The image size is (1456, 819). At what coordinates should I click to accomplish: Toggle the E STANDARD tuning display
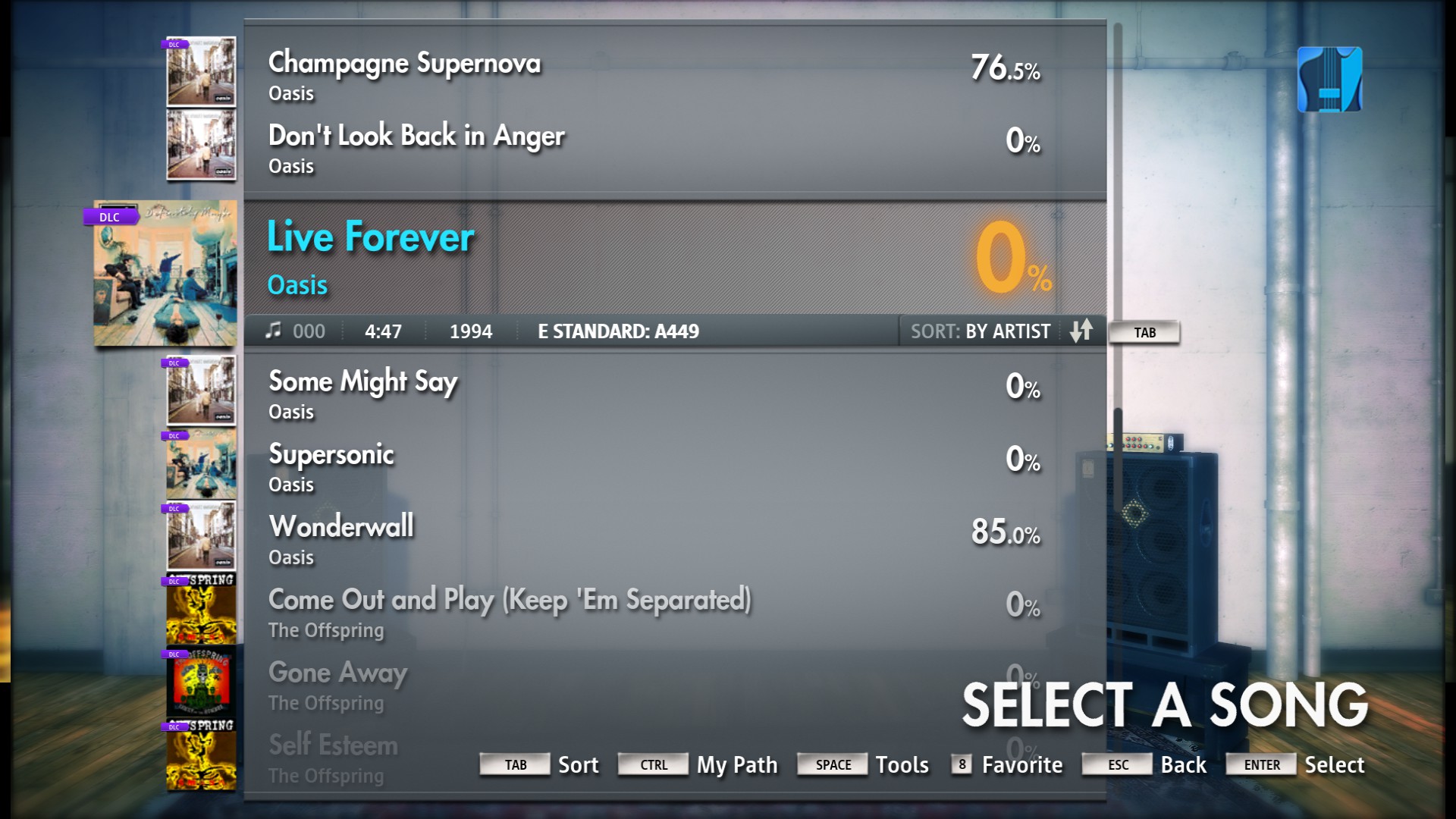click(x=618, y=331)
